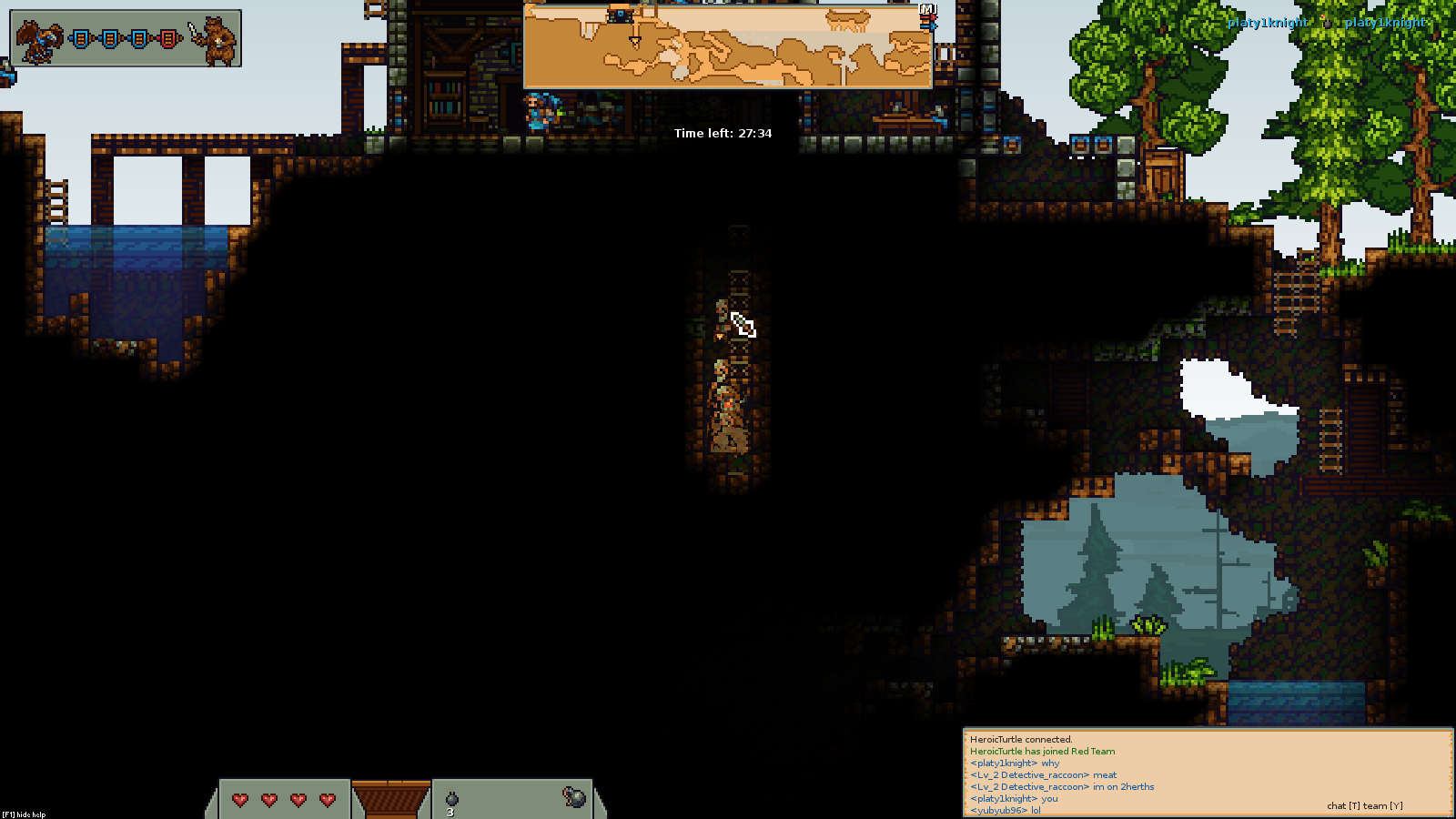Screen dimensions: 1456x819
Task: Click the blue team griffin emblem
Action: coord(41,40)
